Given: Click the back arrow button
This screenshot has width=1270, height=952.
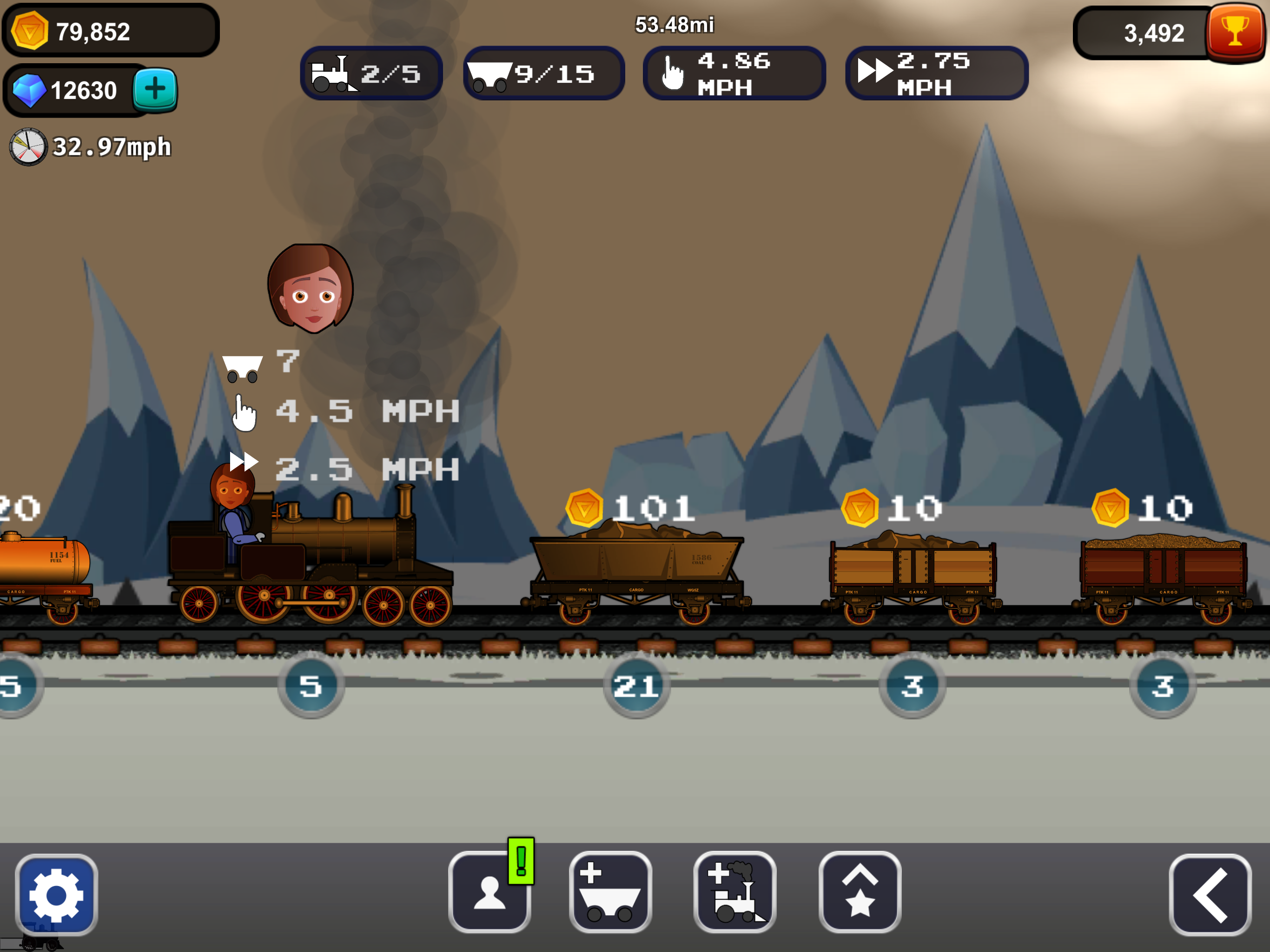Looking at the screenshot, I should coord(1210,894).
